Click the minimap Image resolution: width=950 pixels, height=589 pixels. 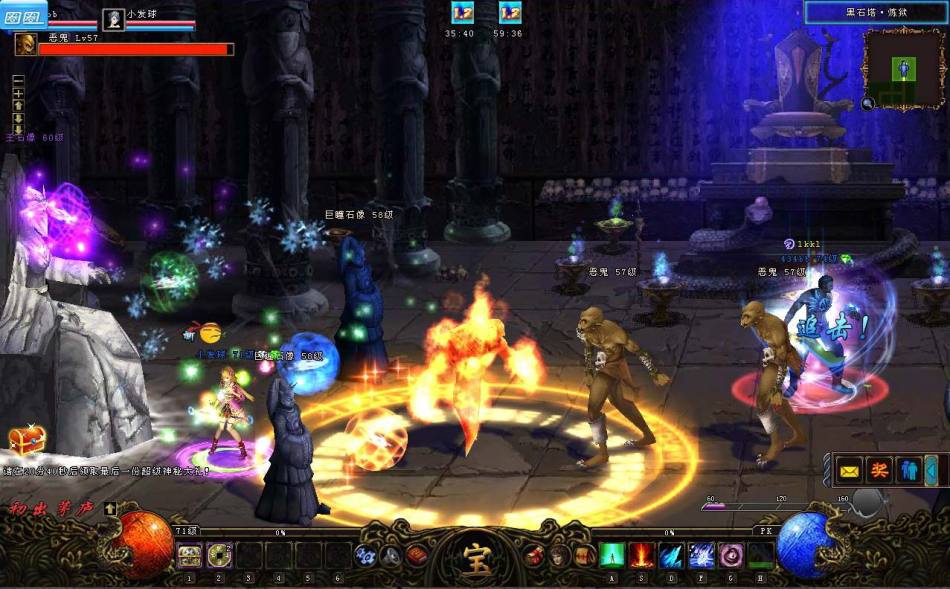(x=905, y=68)
